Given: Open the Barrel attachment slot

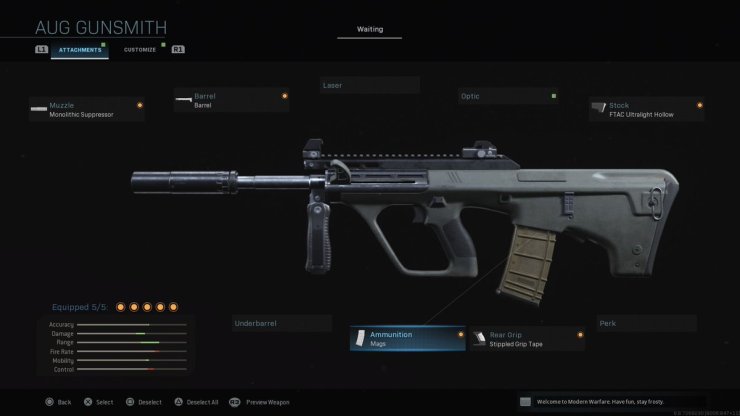Looking at the screenshot, I should pos(231,100).
